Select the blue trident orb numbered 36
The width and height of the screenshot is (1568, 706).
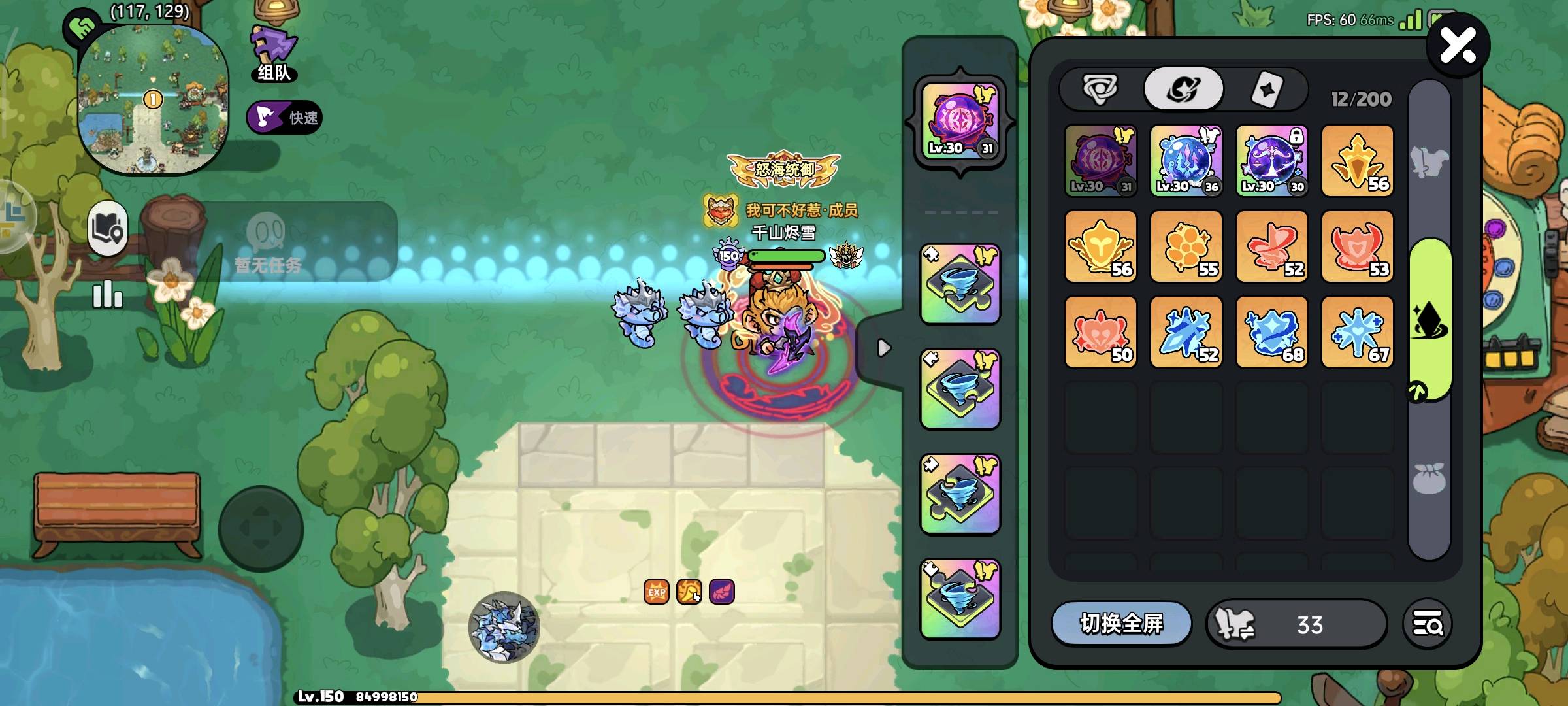pyautogui.click(x=1186, y=161)
